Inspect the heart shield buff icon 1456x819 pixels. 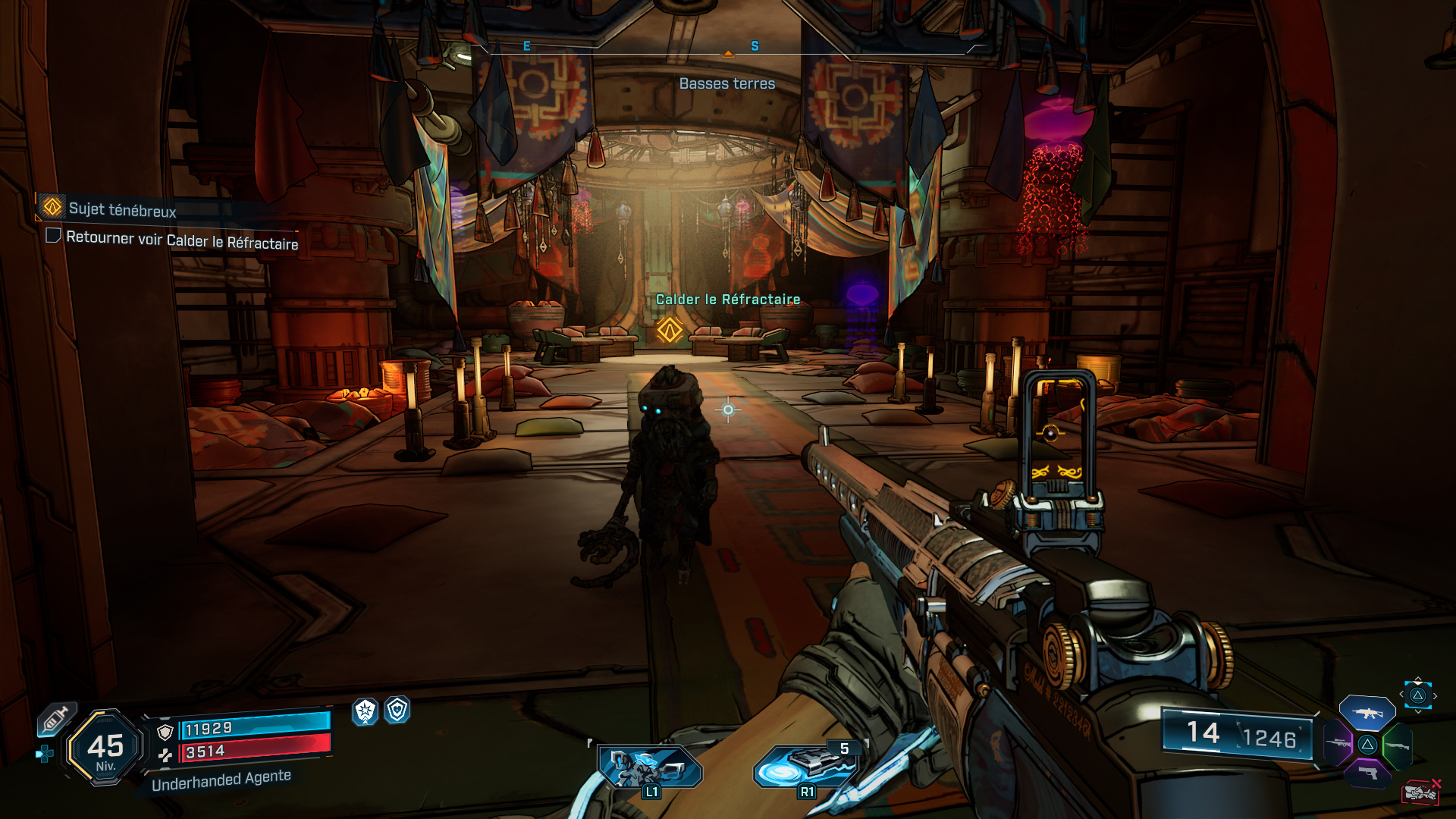pyautogui.click(x=397, y=710)
